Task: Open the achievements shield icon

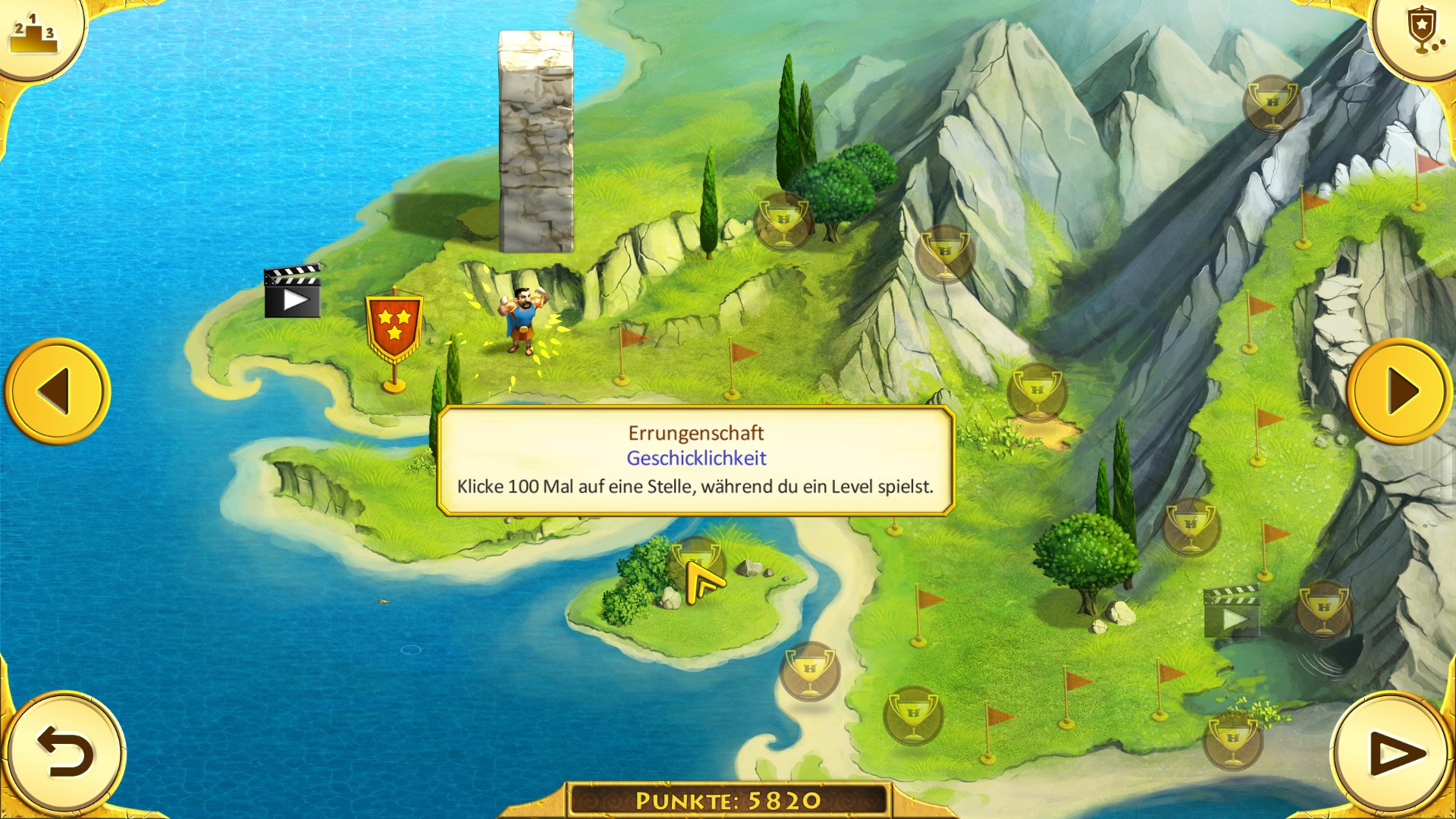Action: pyautogui.click(x=1420, y=30)
